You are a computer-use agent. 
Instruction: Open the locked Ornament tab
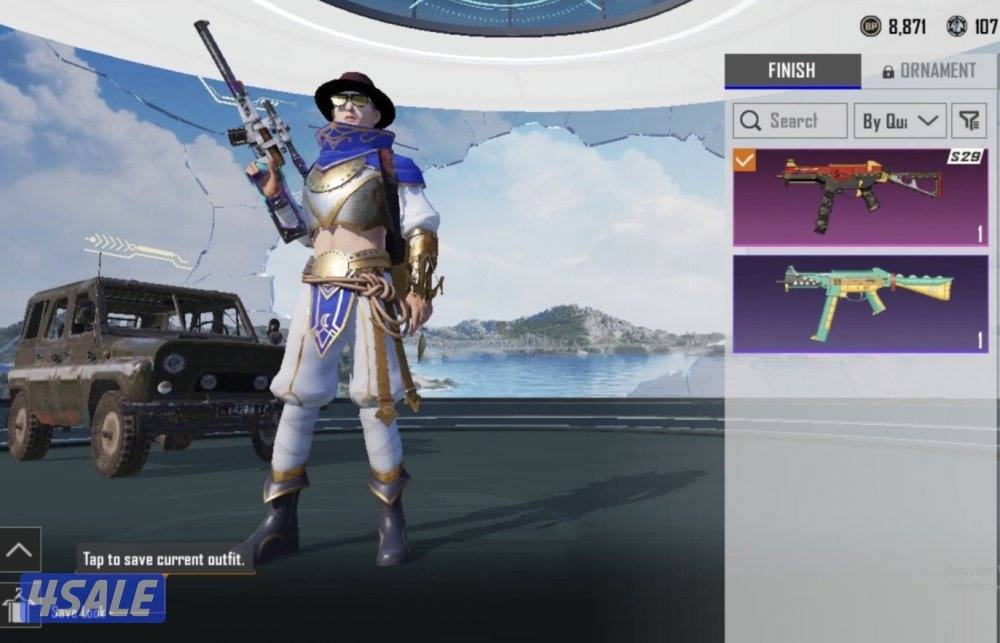coord(928,71)
